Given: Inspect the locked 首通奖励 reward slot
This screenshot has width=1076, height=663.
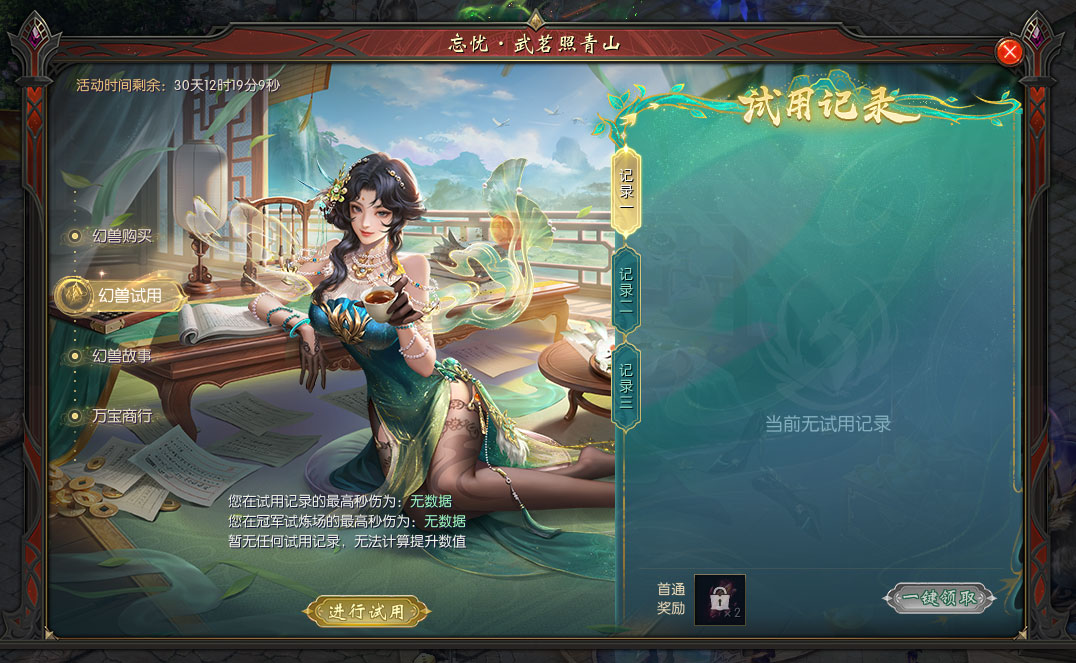Looking at the screenshot, I should (x=720, y=599).
